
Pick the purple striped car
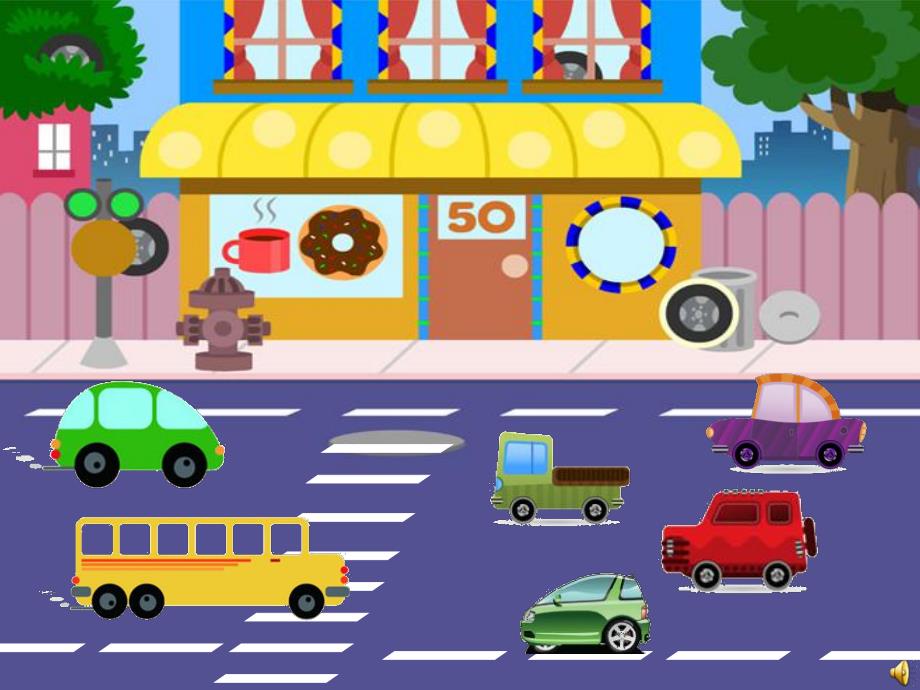[786, 424]
